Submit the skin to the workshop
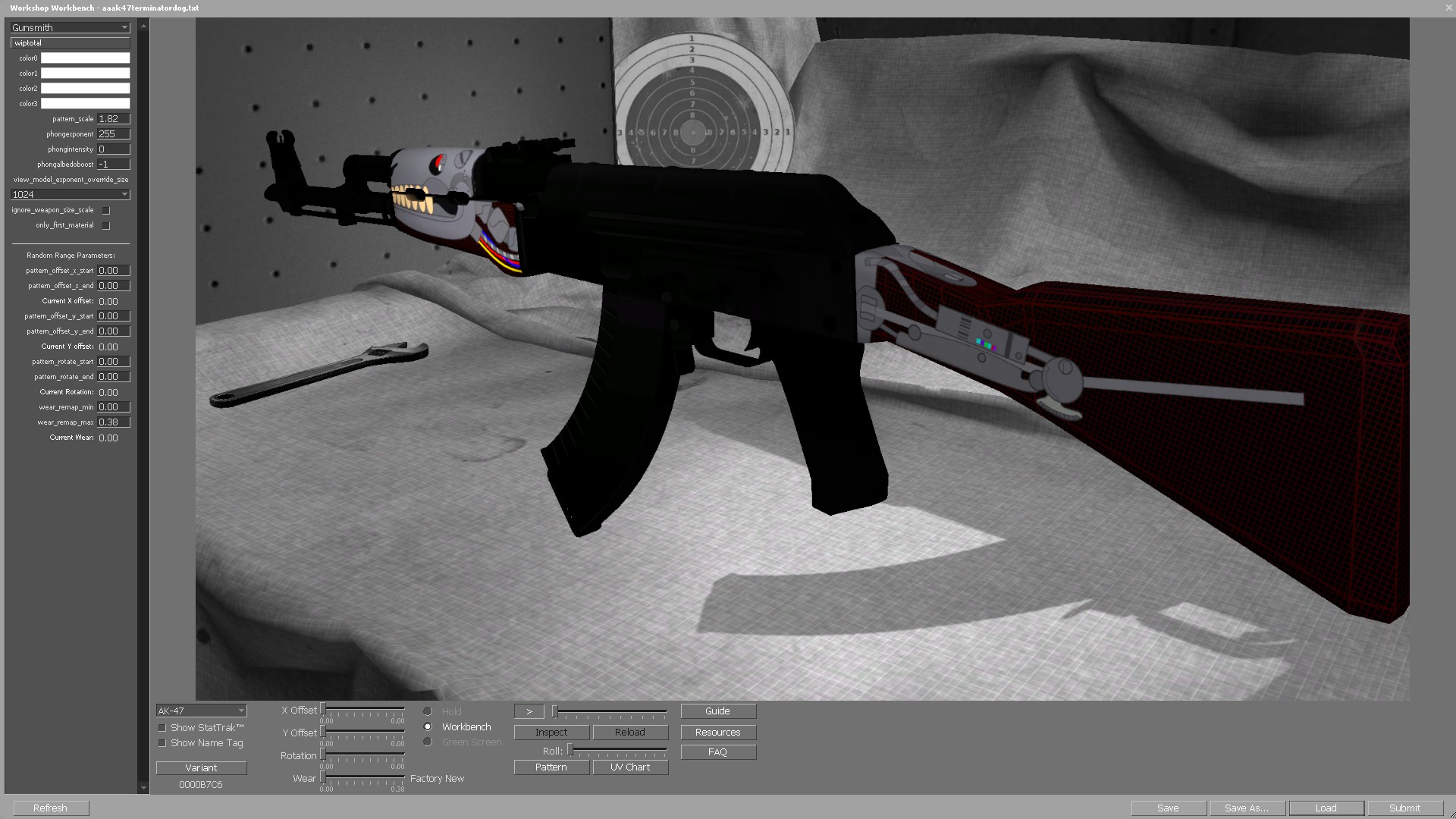 click(x=1404, y=808)
